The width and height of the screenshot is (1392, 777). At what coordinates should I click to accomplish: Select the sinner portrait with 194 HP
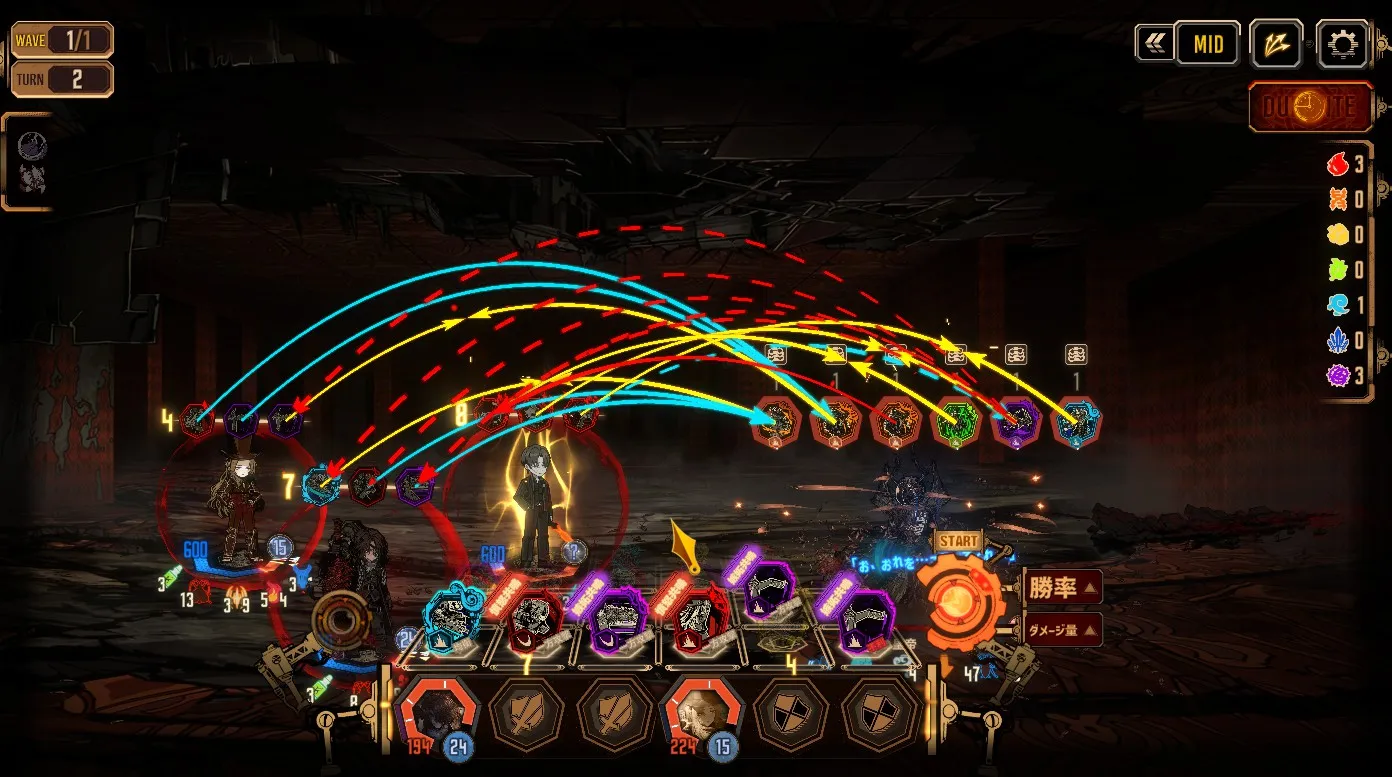pos(437,714)
